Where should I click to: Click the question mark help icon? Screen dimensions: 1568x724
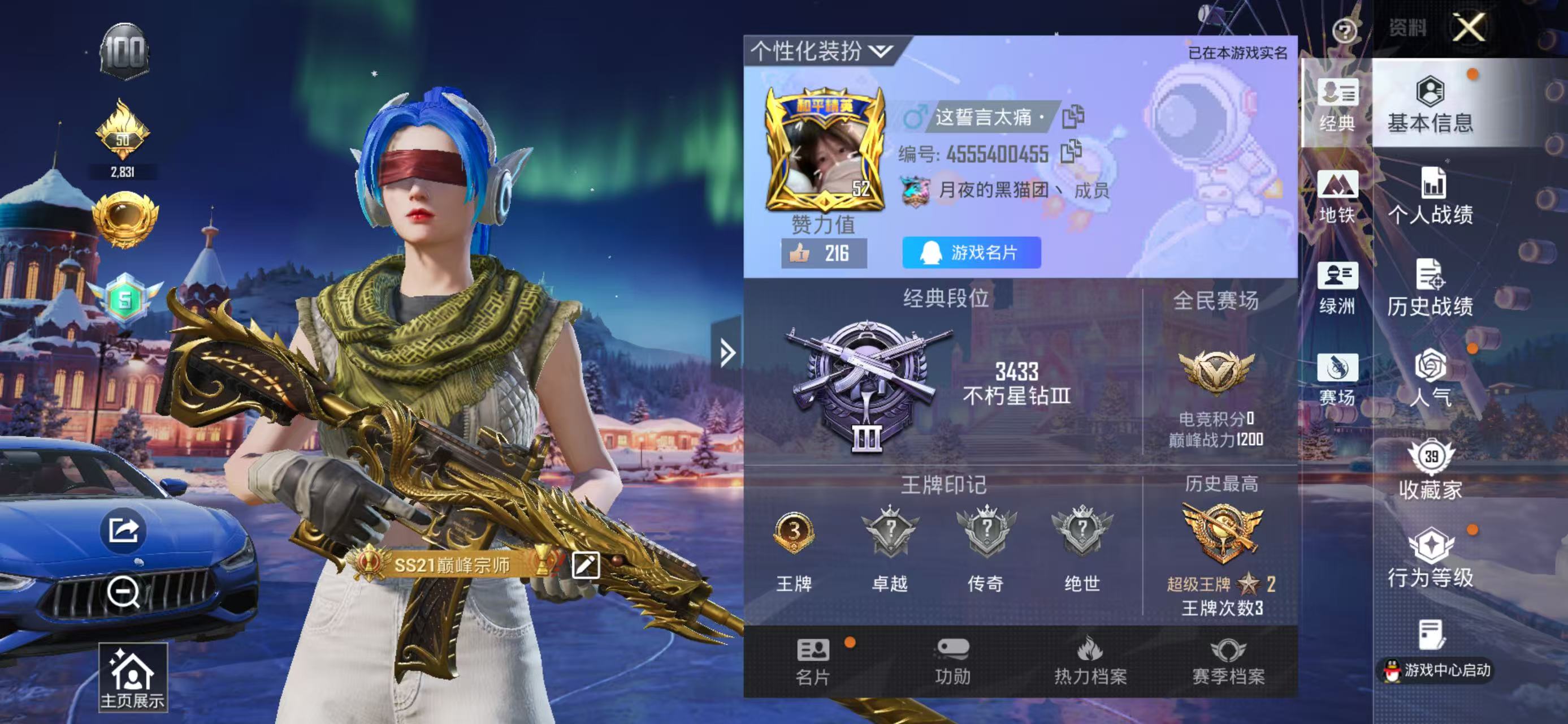[1344, 31]
